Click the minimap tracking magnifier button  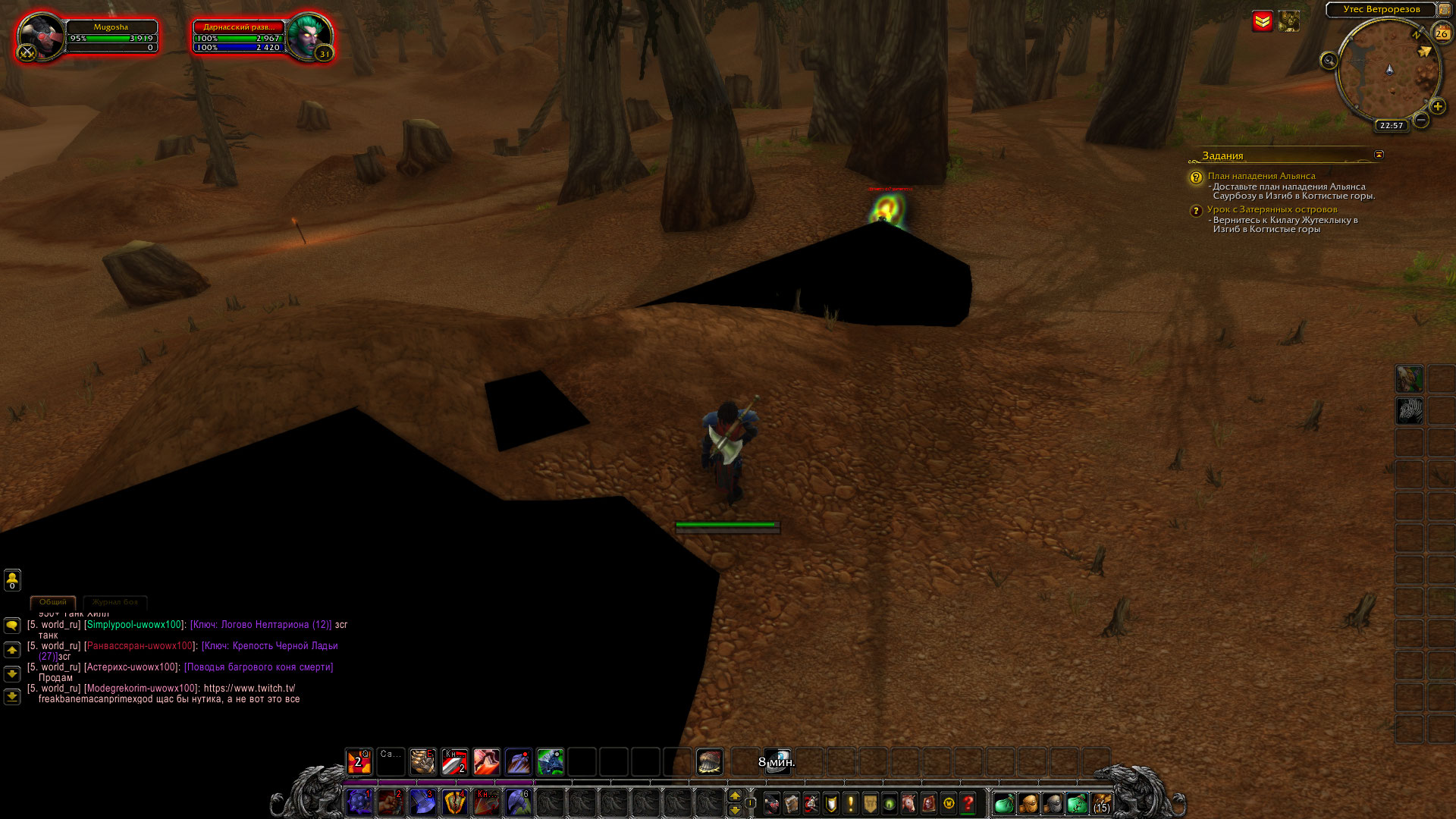click(x=1329, y=61)
